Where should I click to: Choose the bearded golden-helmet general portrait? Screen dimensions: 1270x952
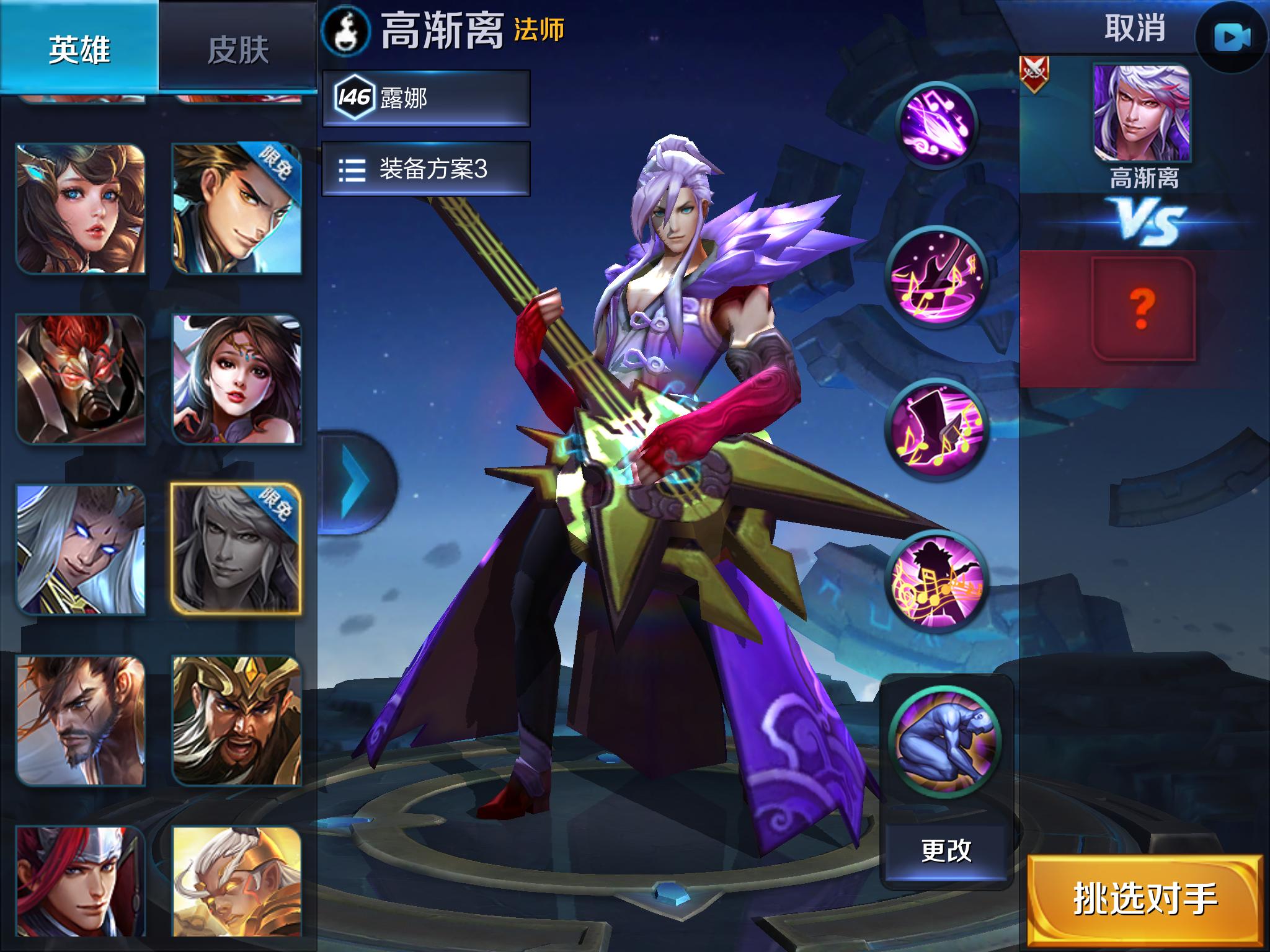(236, 721)
